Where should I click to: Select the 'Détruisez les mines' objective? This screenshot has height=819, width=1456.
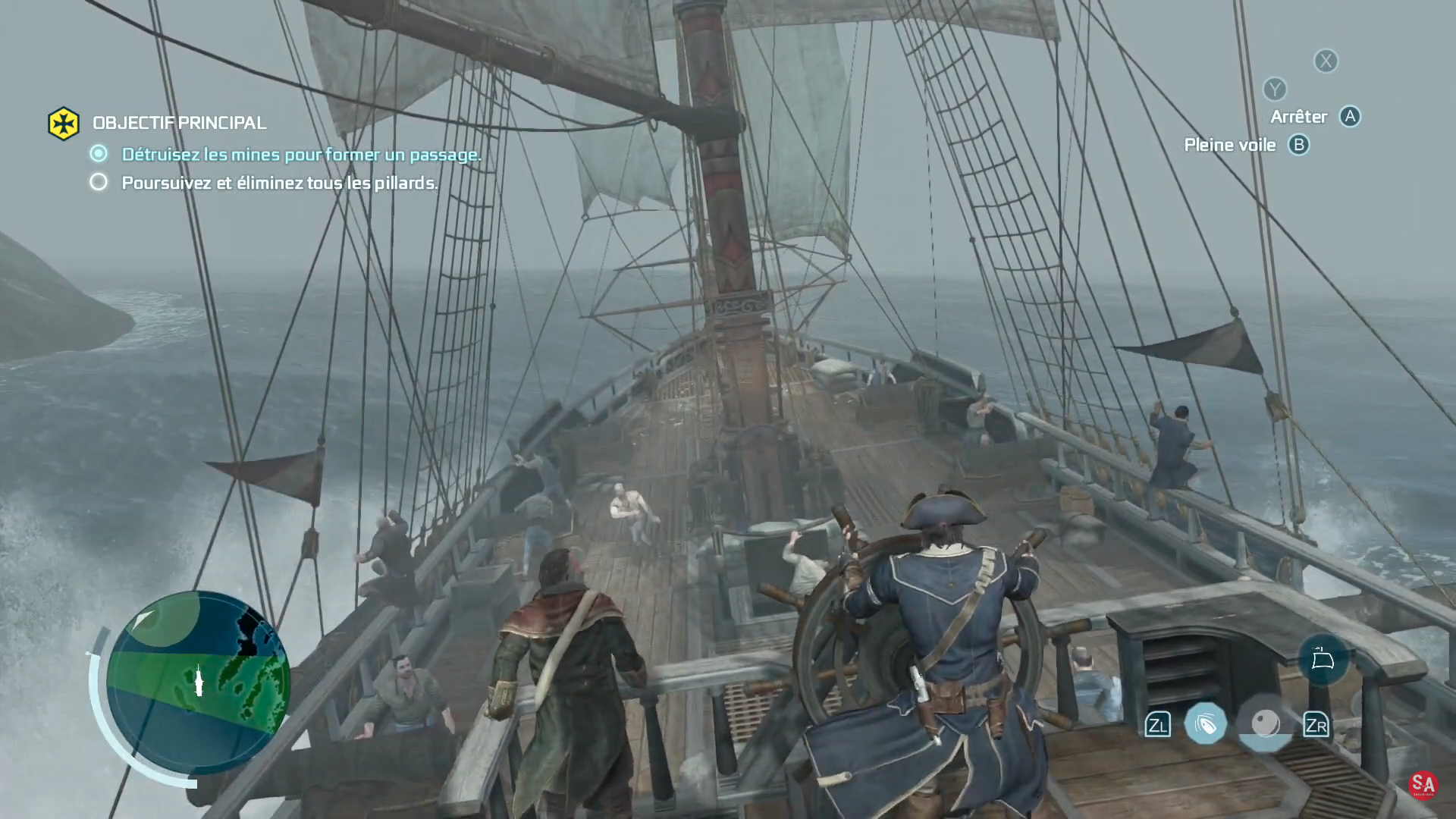tap(301, 155)
